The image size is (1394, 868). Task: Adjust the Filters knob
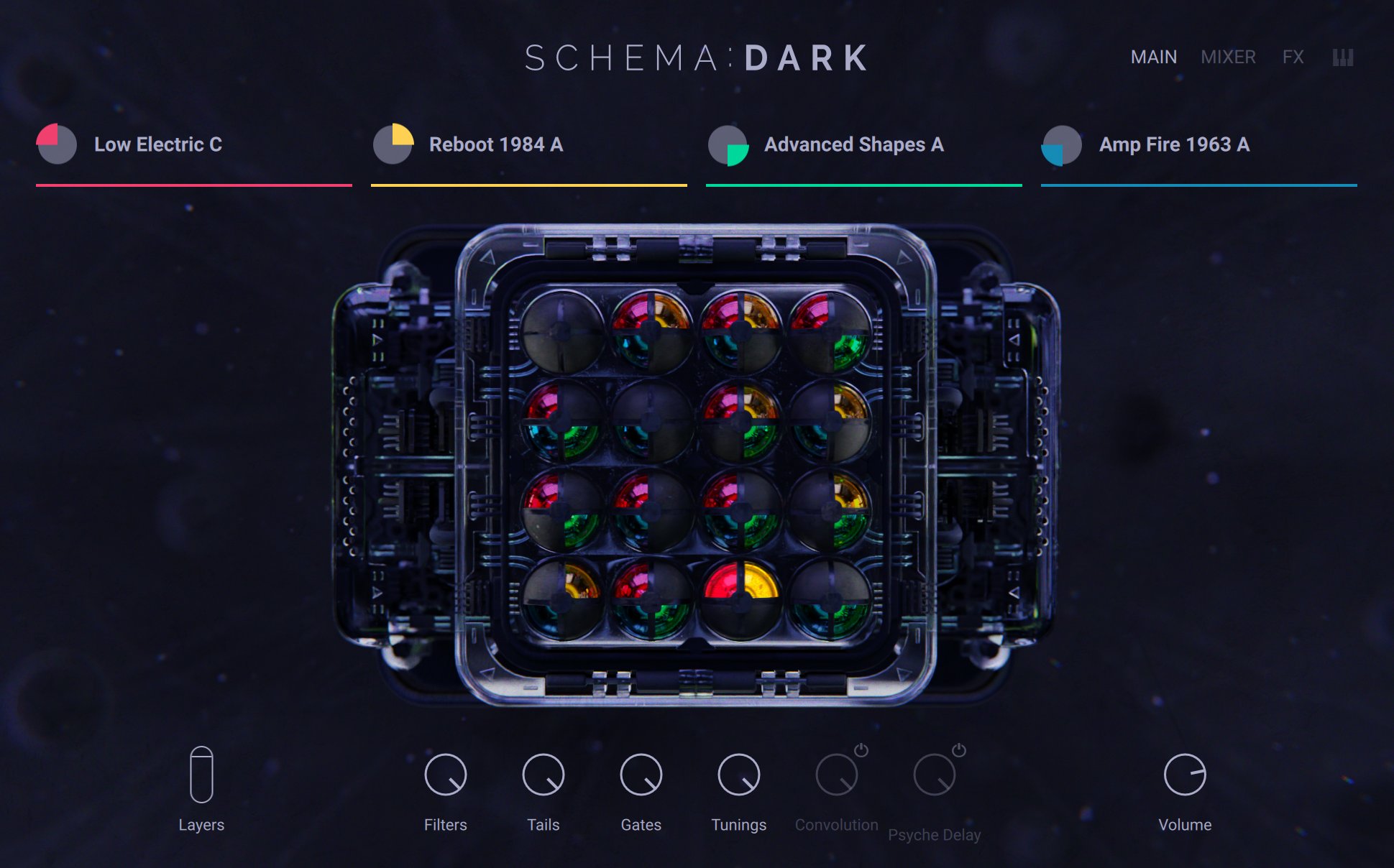point(444,775)
